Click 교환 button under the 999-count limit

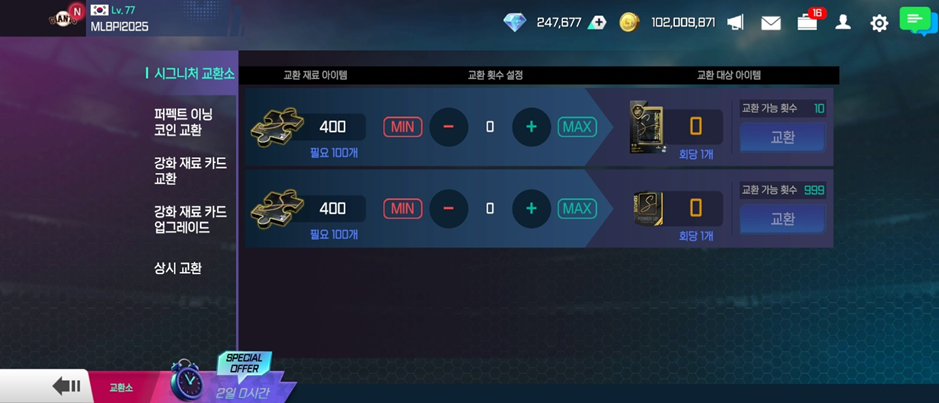pyautogui.click(x=782, y=219)
